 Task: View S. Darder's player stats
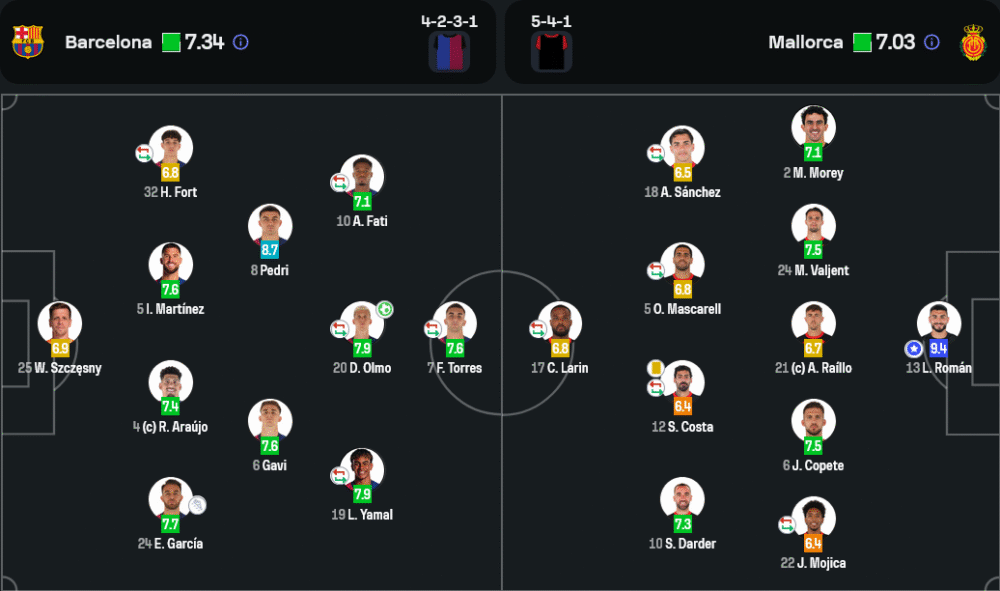[x=683, y=501]
